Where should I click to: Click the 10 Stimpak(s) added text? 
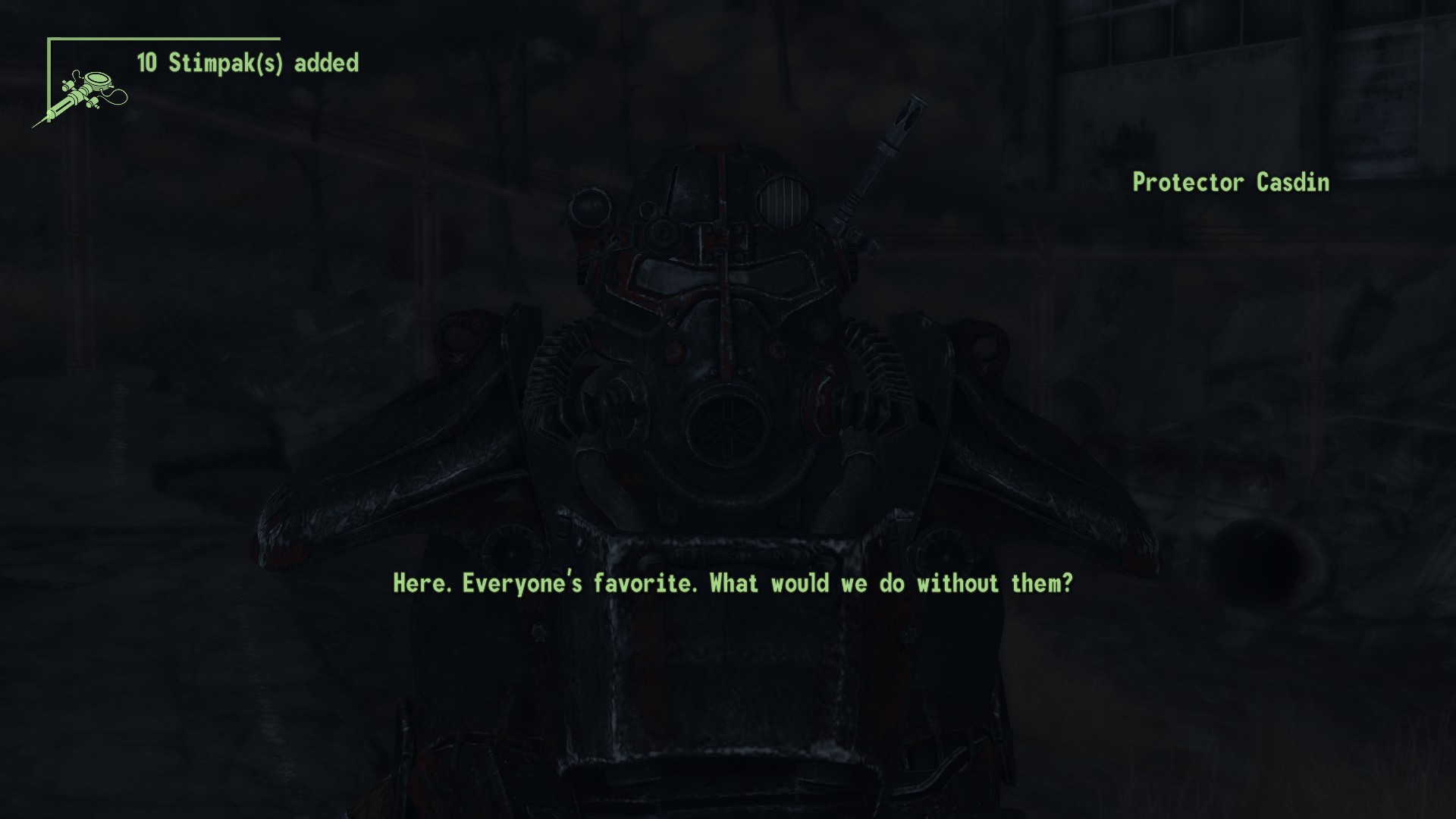point(248,64)
